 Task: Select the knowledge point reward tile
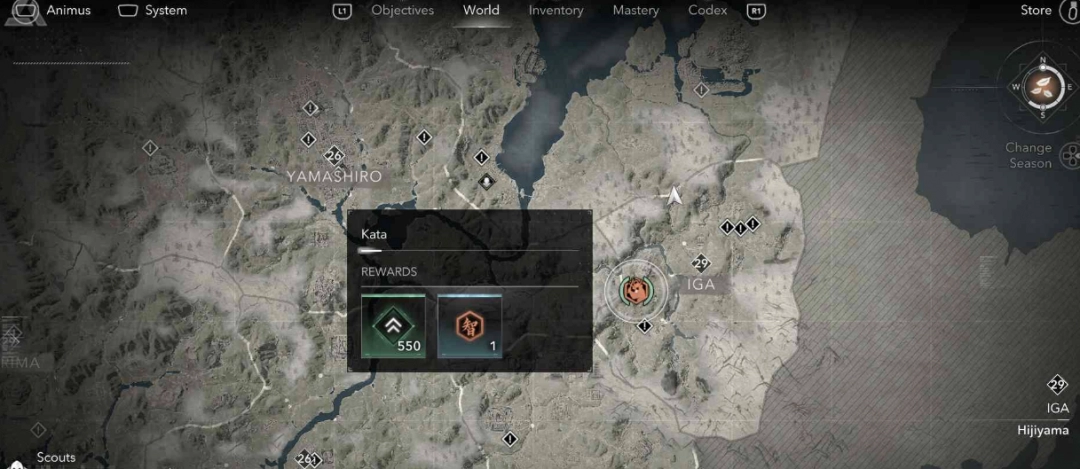click(469, 326)
